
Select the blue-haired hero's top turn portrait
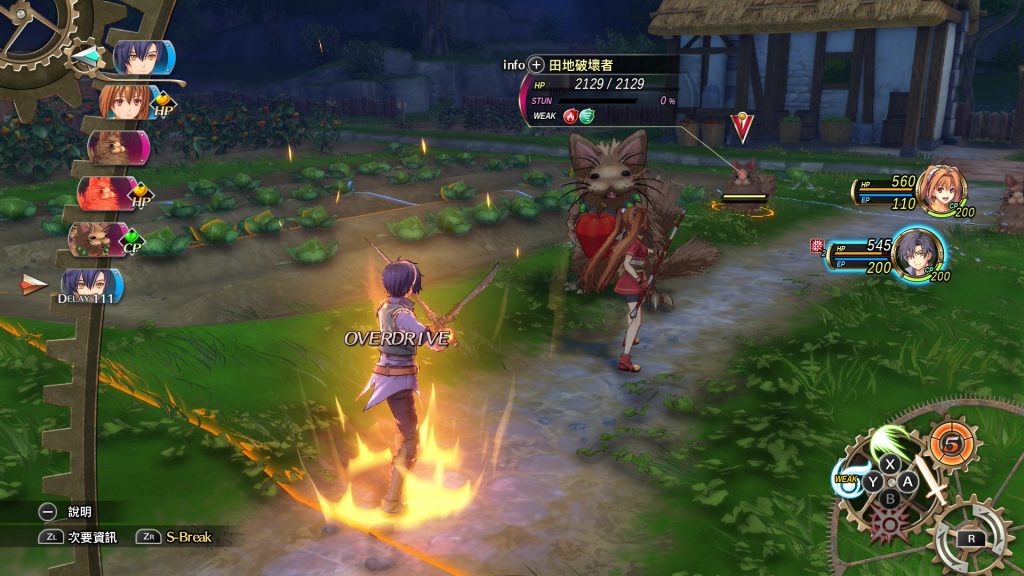142,57
